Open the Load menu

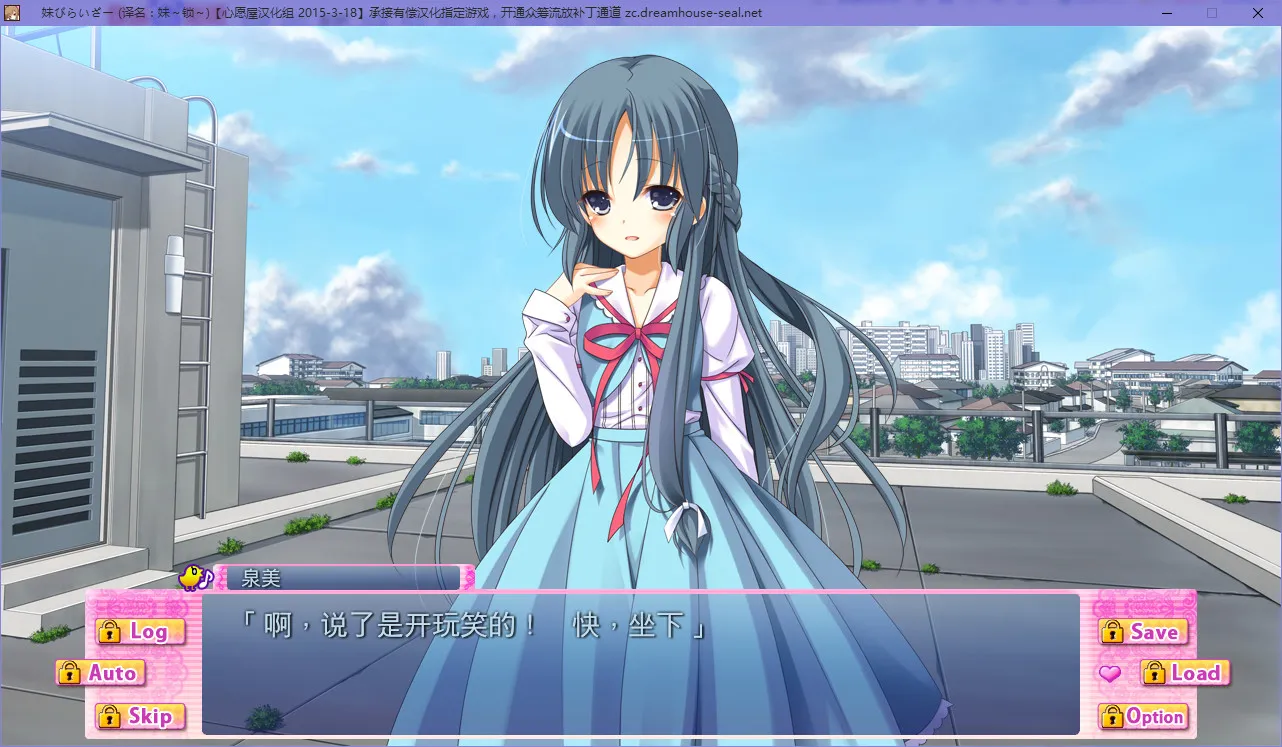point(1185,673)
